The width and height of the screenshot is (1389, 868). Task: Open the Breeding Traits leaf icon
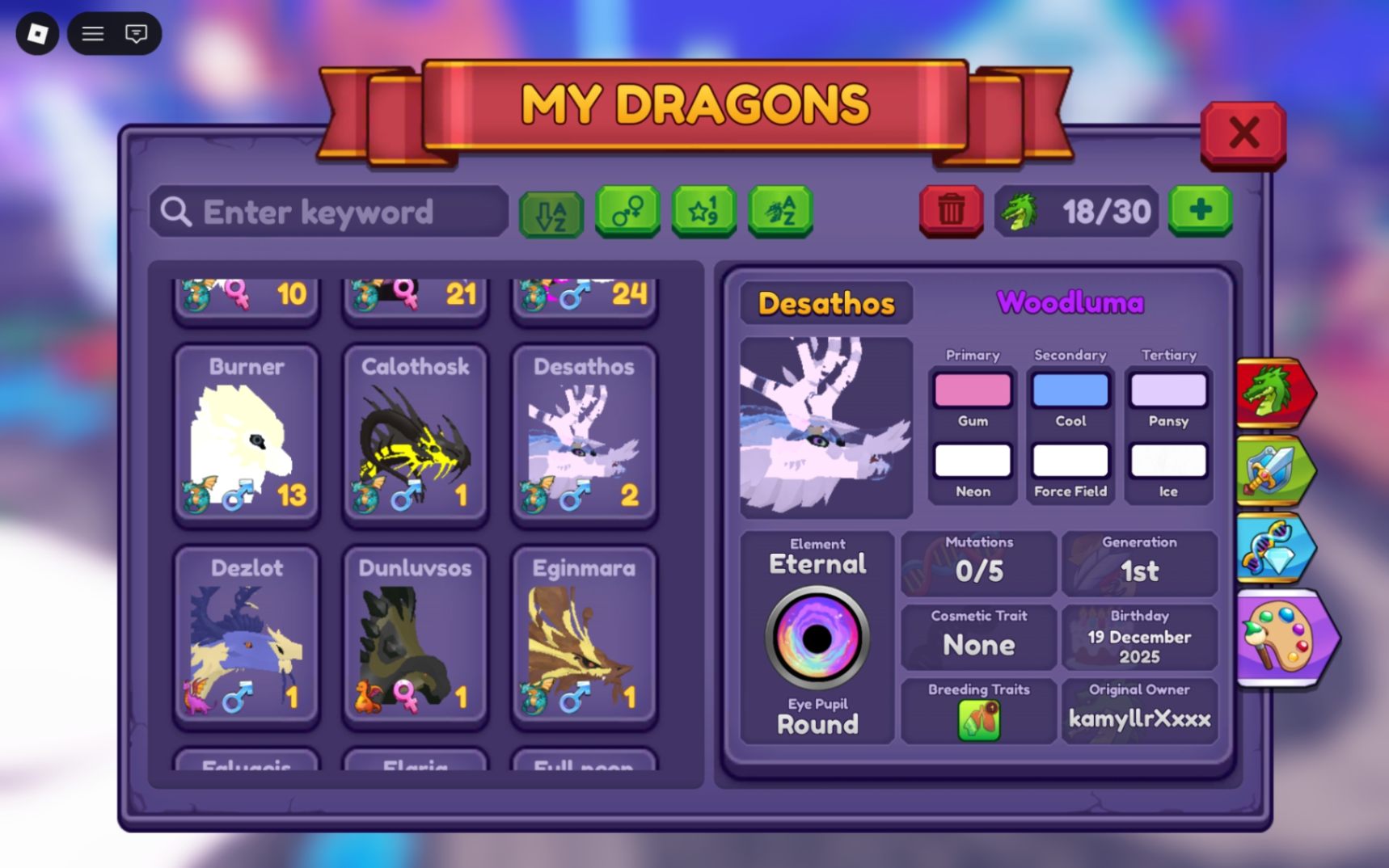[978, 718]
